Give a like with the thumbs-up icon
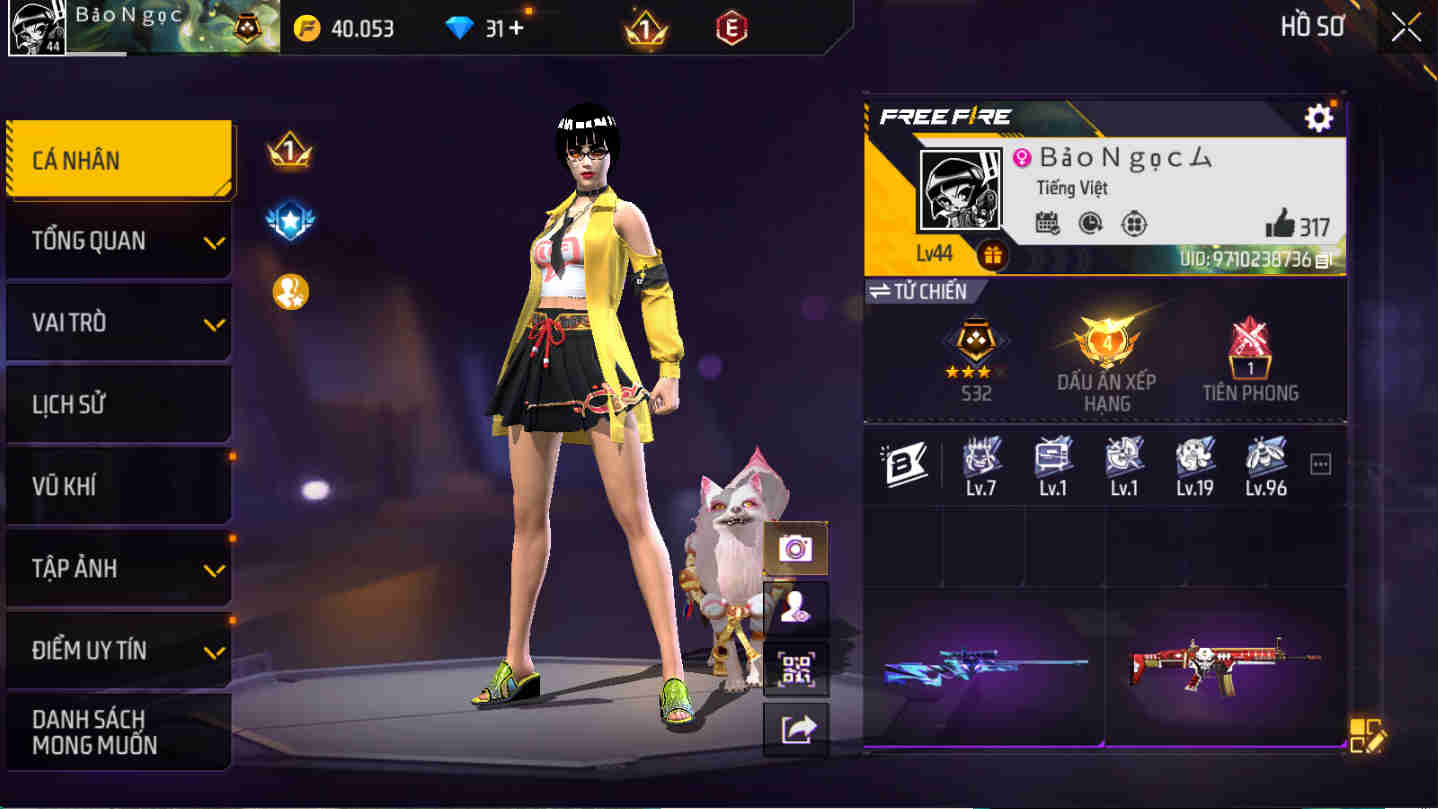The width and height of the screenshot is (1438, 809). tap(1288, 226)
